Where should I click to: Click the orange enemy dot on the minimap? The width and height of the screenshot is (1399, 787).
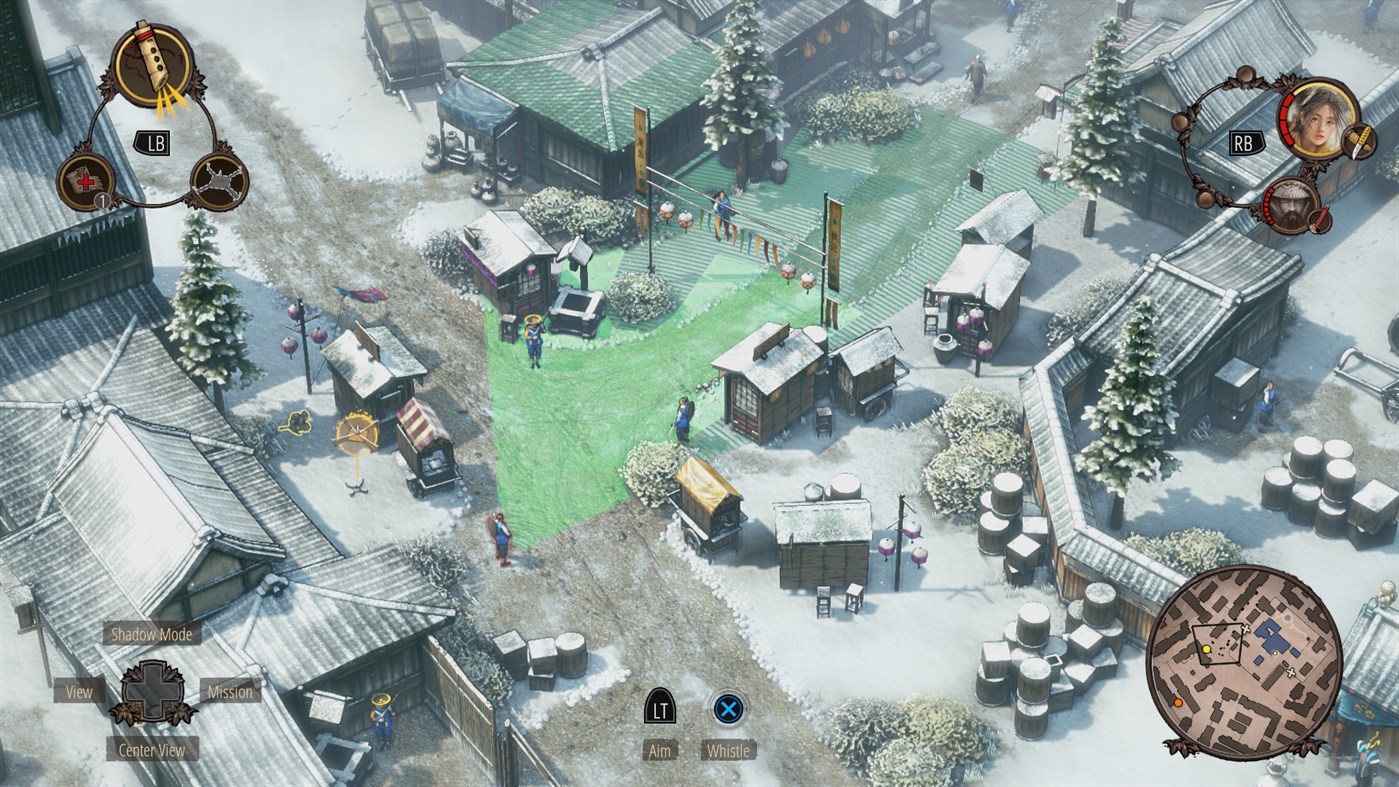pyautogui.click(x=1178, y=704)
